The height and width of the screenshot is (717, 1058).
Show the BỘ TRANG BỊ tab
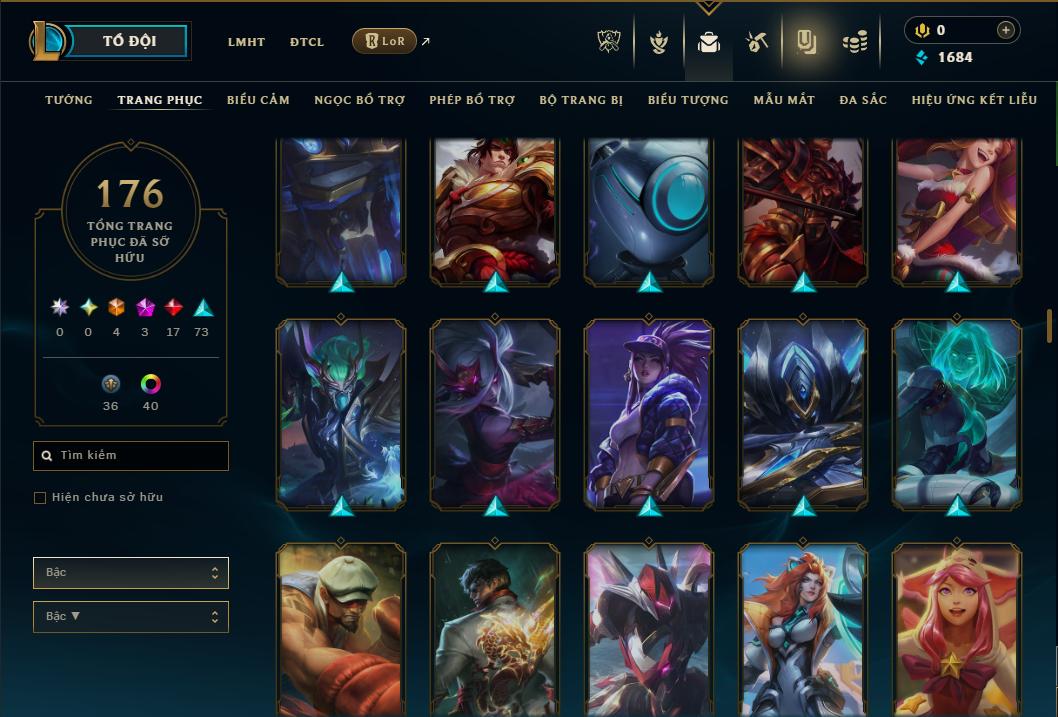[x=581, y=100]
